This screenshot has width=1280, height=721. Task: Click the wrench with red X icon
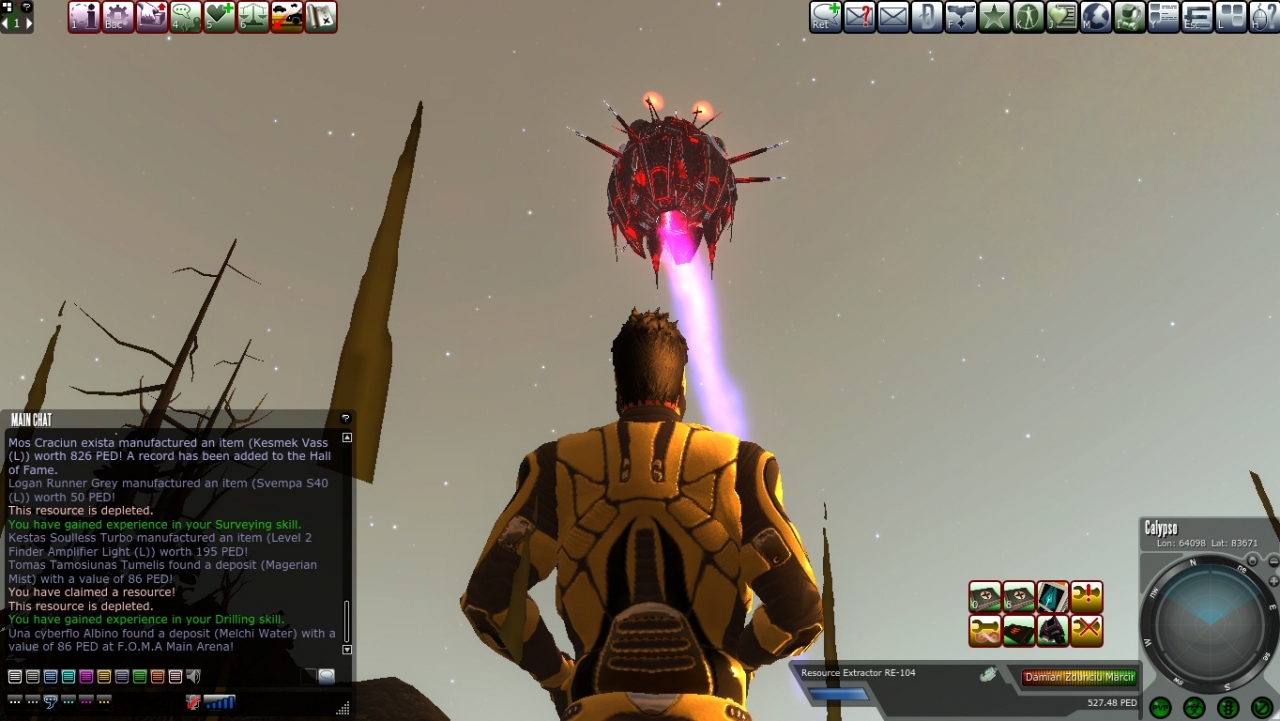point(1087,631)
